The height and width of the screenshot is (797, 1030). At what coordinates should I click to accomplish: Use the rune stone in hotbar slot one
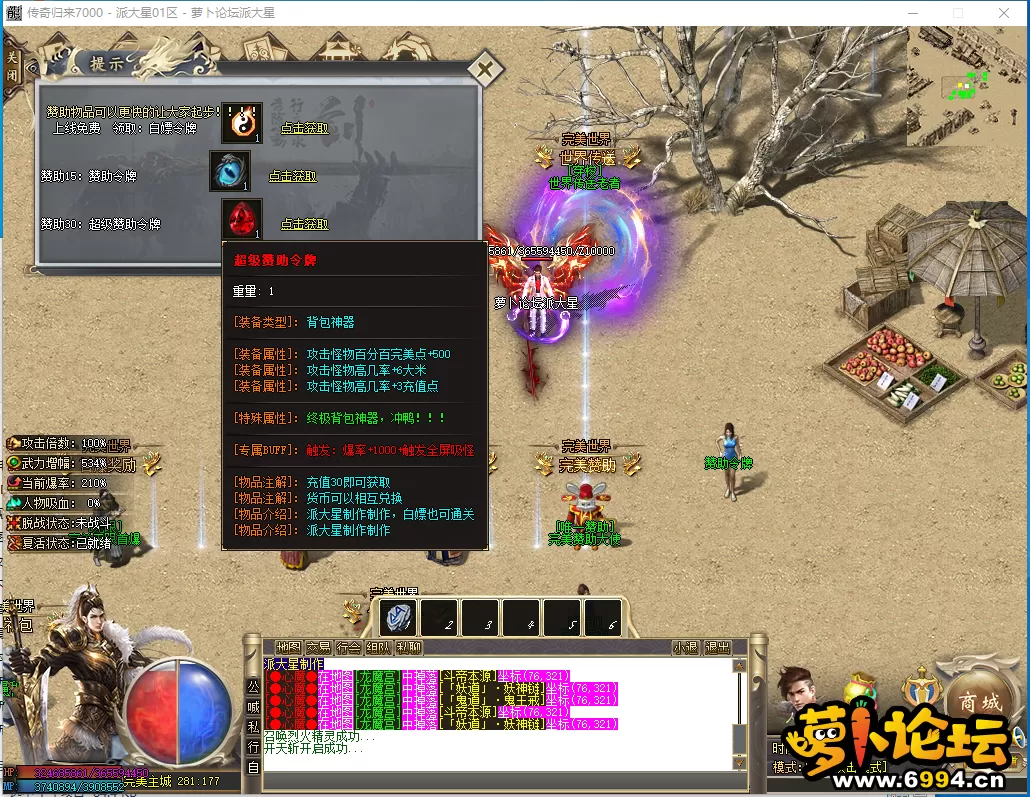(x=397, y=618)
